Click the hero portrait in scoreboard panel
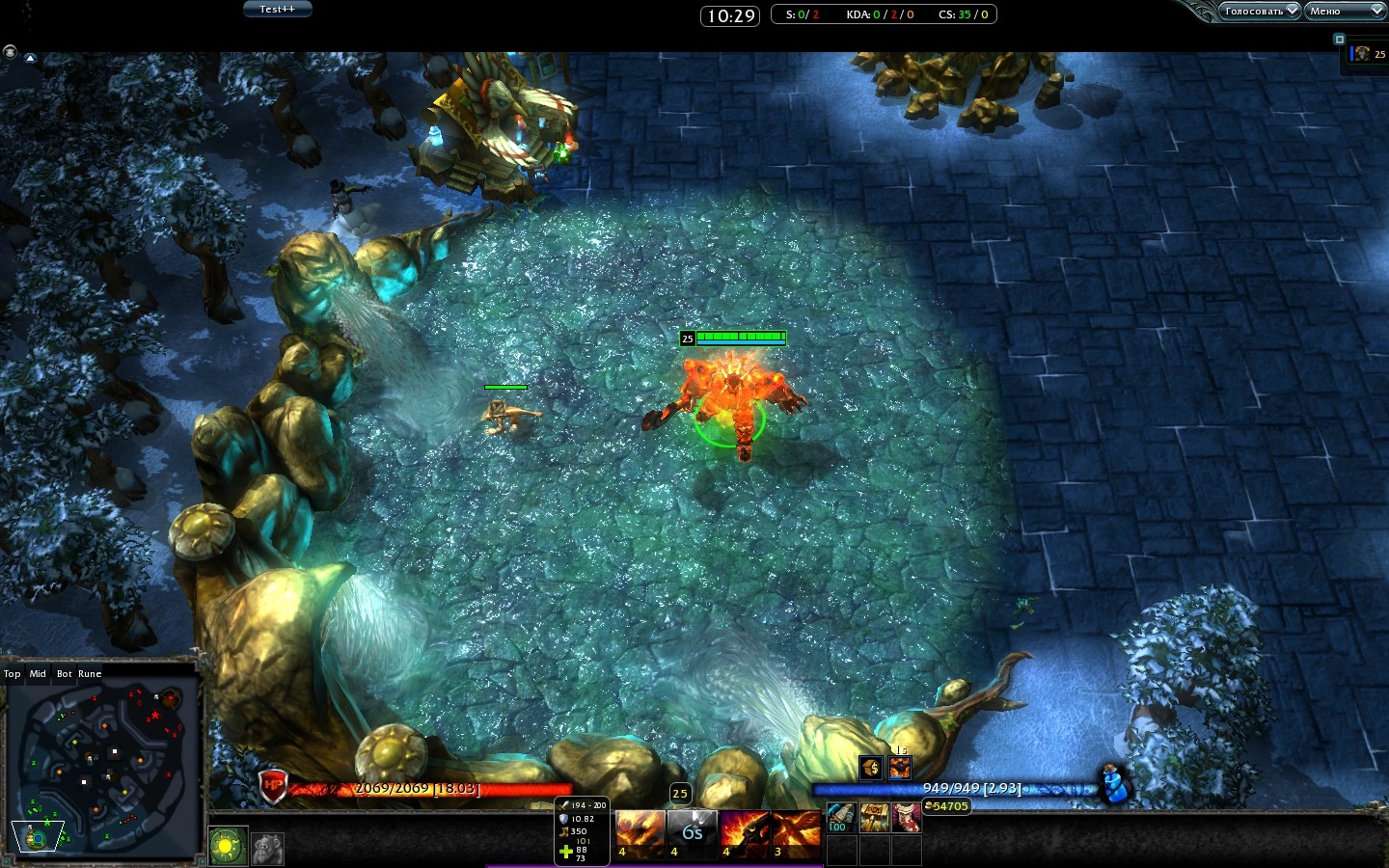The height and width of the screenshot is (868, 1389). (1361, 54)
